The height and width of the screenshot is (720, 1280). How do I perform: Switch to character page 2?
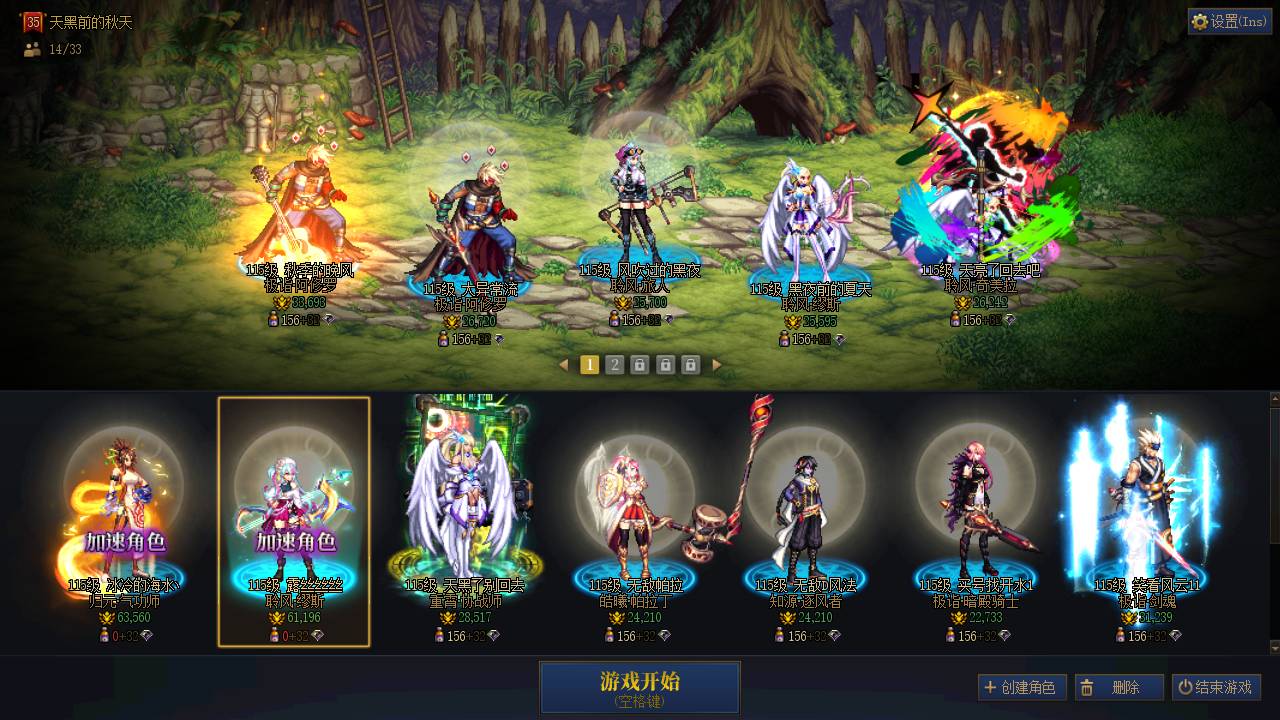614,365
